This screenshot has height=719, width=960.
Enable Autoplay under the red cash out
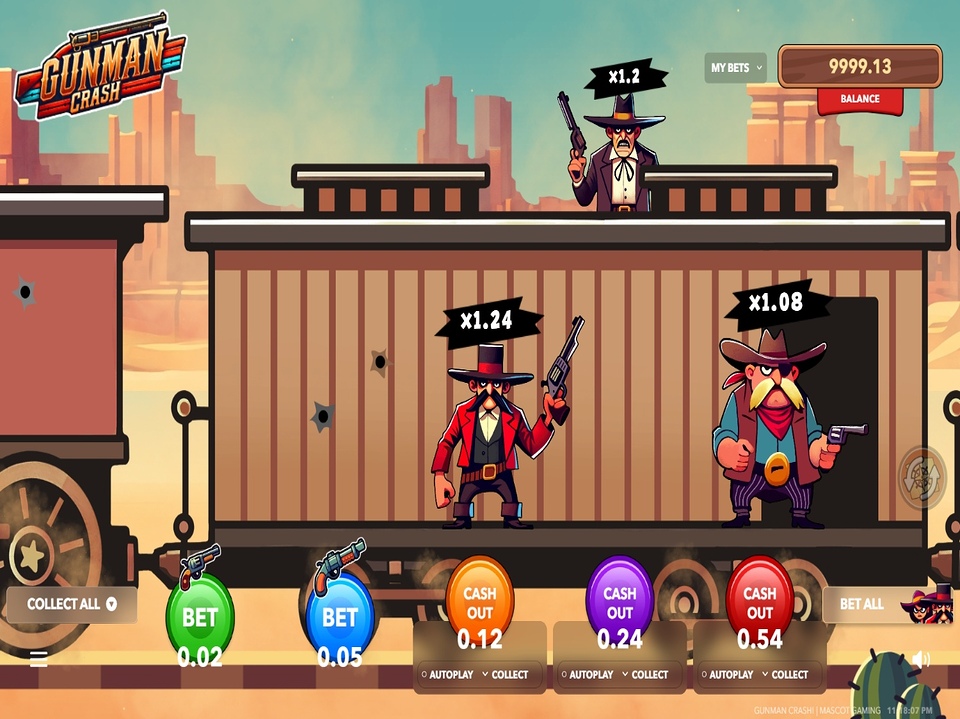(728, 675)
